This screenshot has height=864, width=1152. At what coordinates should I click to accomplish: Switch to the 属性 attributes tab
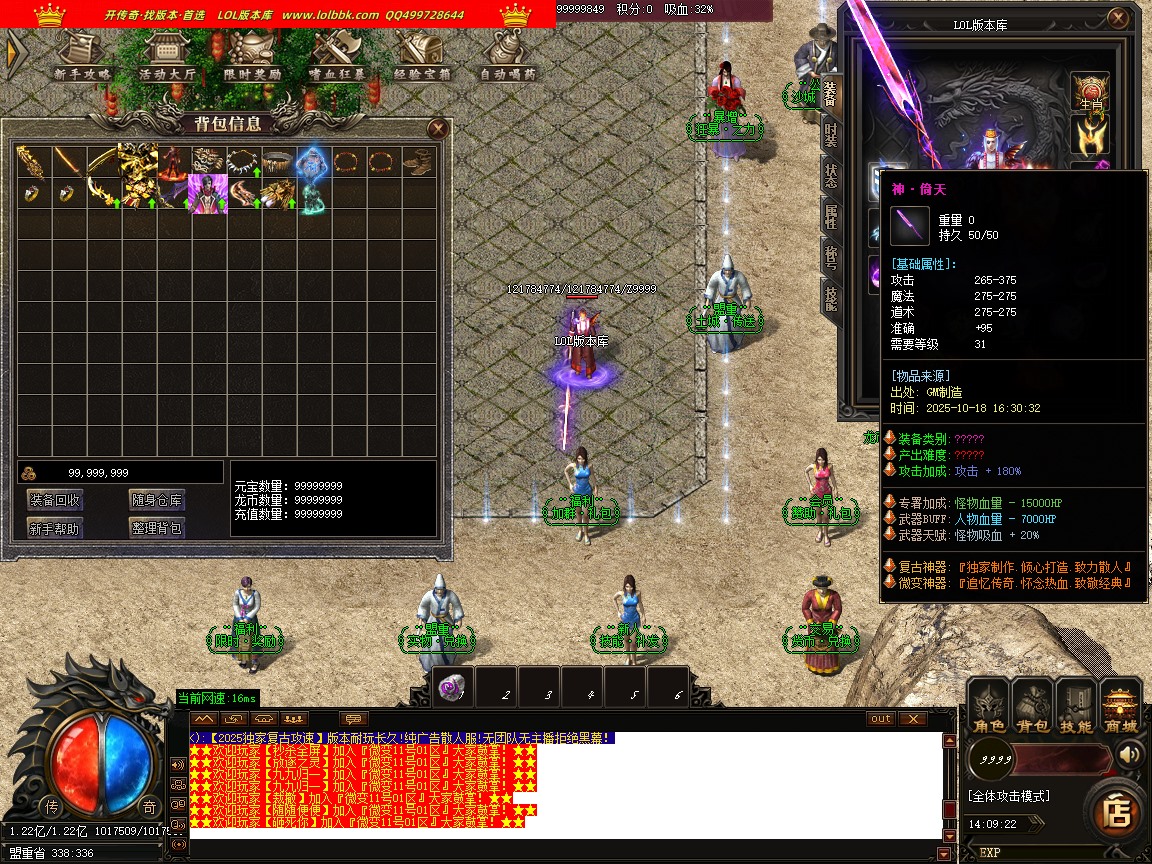pos(831,213)
